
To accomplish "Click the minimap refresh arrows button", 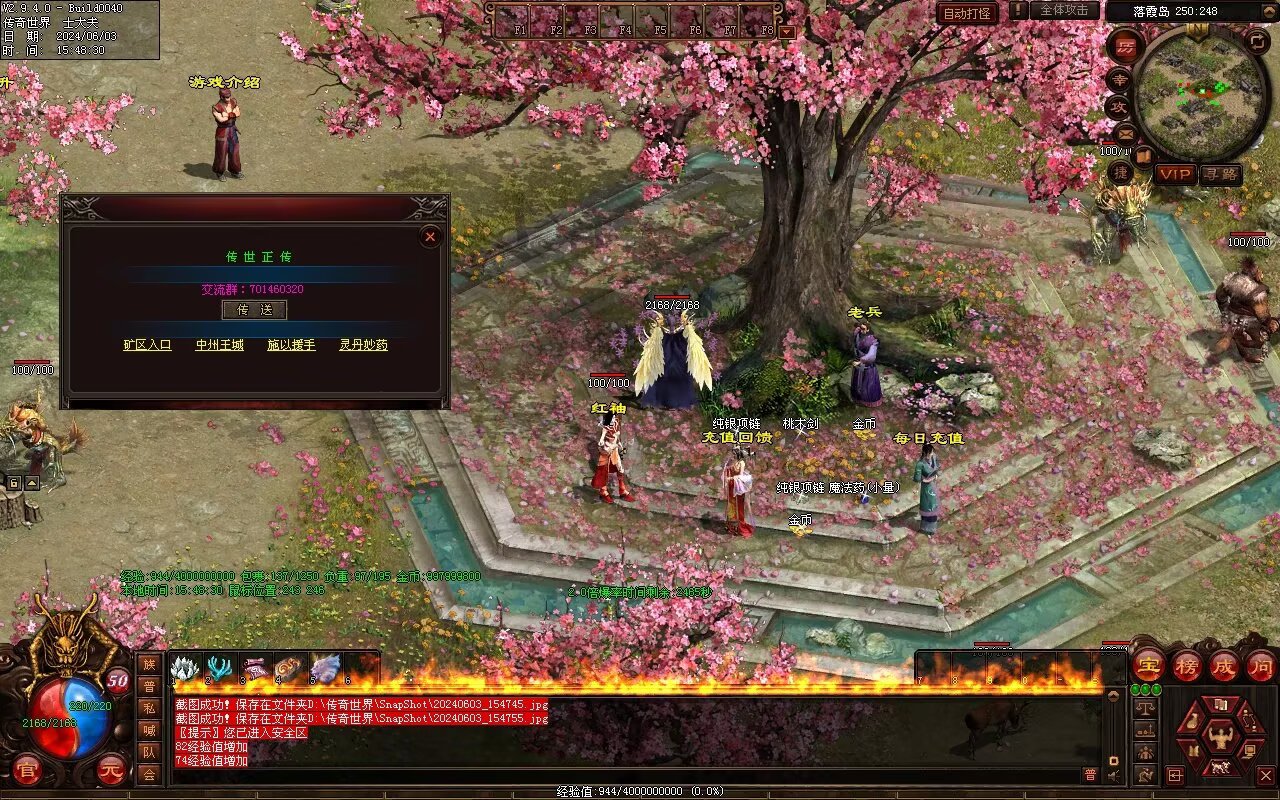I will pos(1257,41).
